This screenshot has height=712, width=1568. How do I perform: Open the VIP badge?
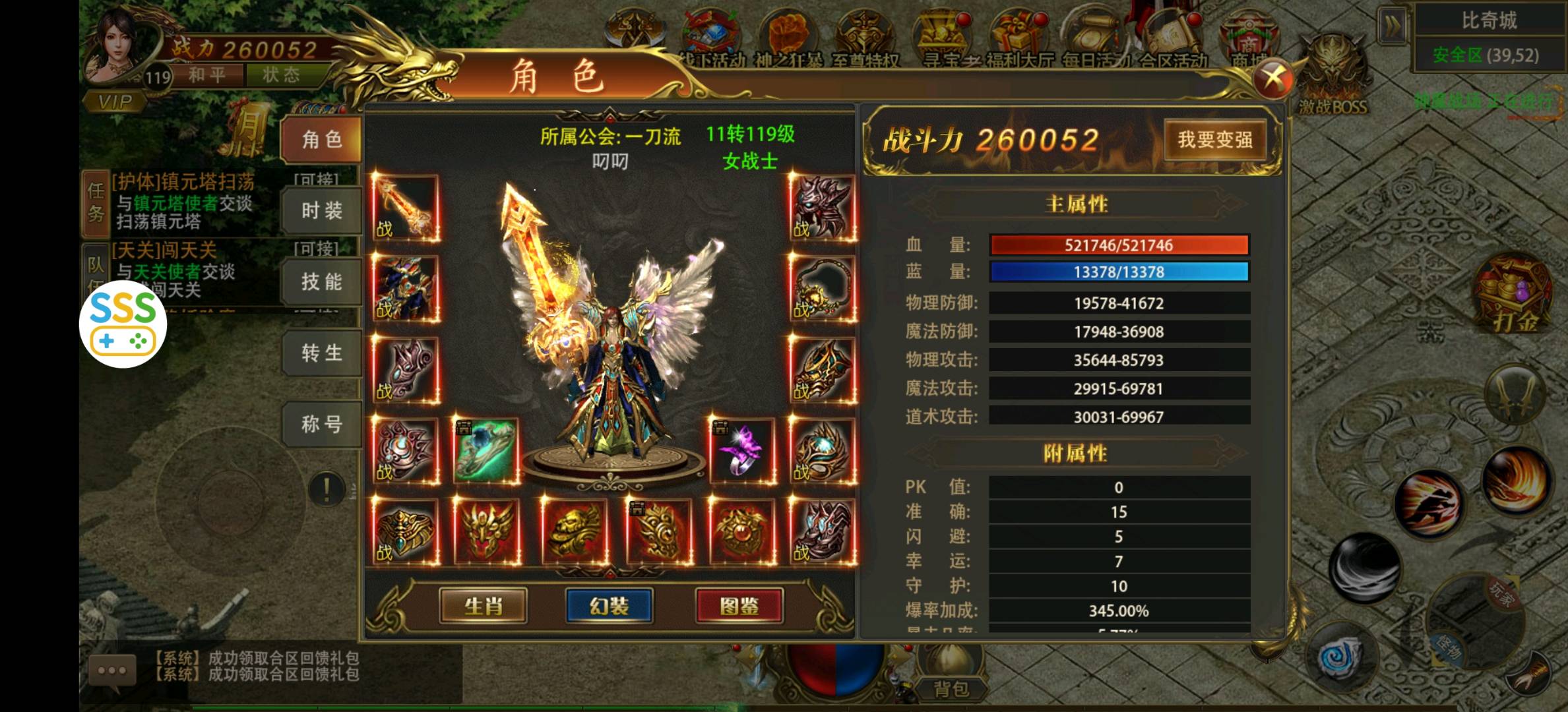[x=115, y=102]
